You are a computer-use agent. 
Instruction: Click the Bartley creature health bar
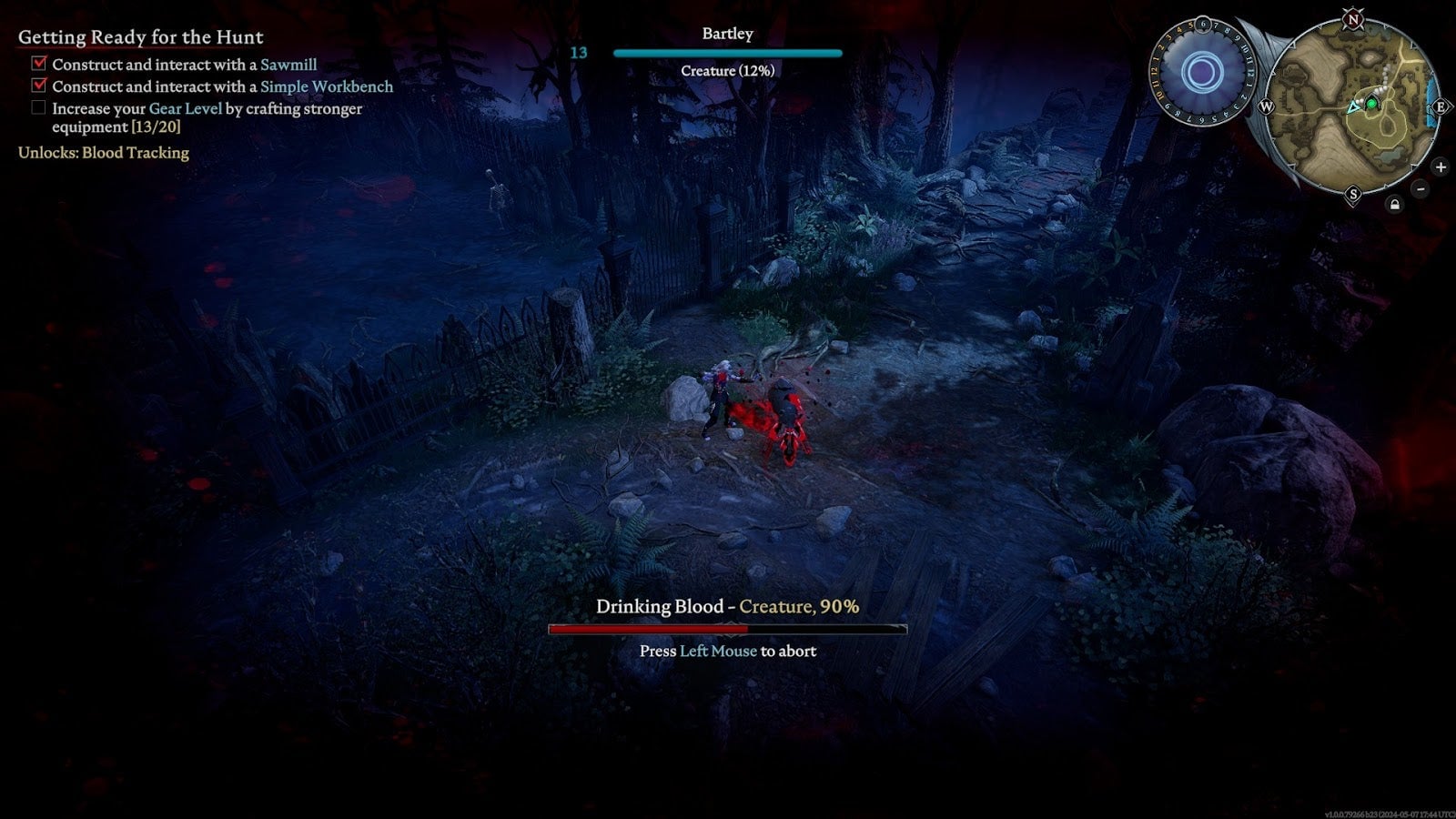(x=726, y=52)
